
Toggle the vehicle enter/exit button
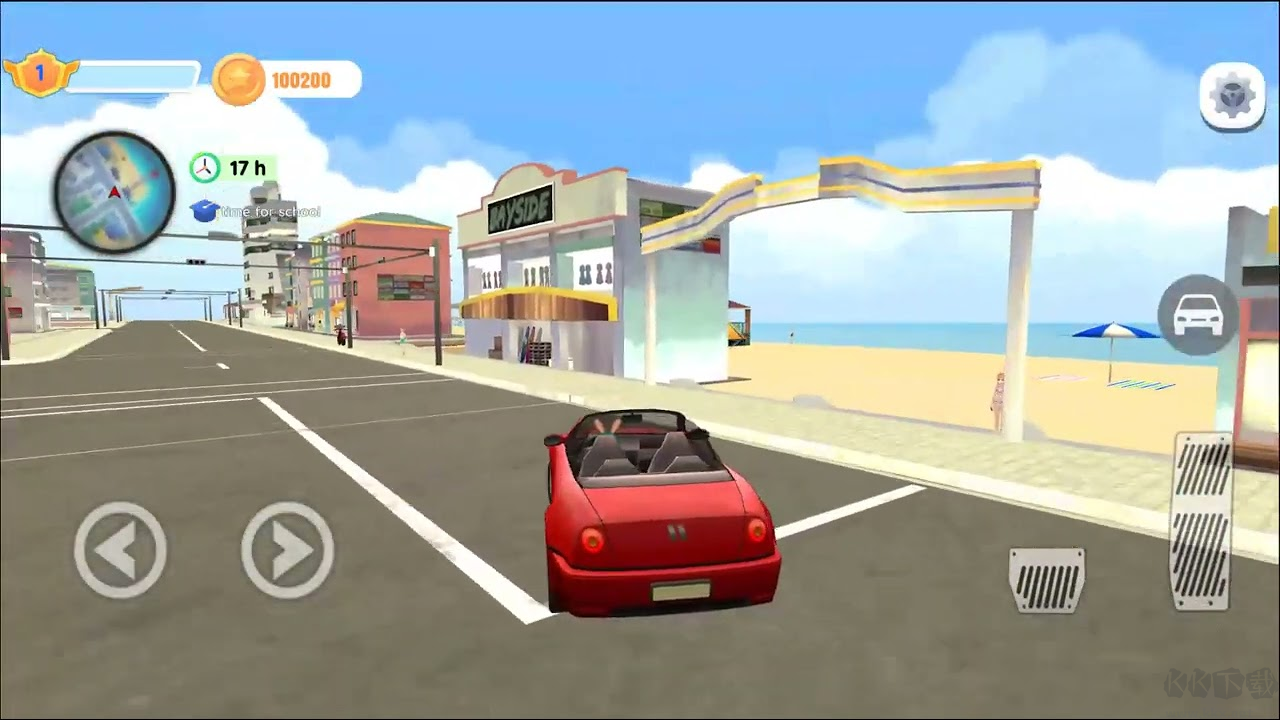tap(1196, 315)
